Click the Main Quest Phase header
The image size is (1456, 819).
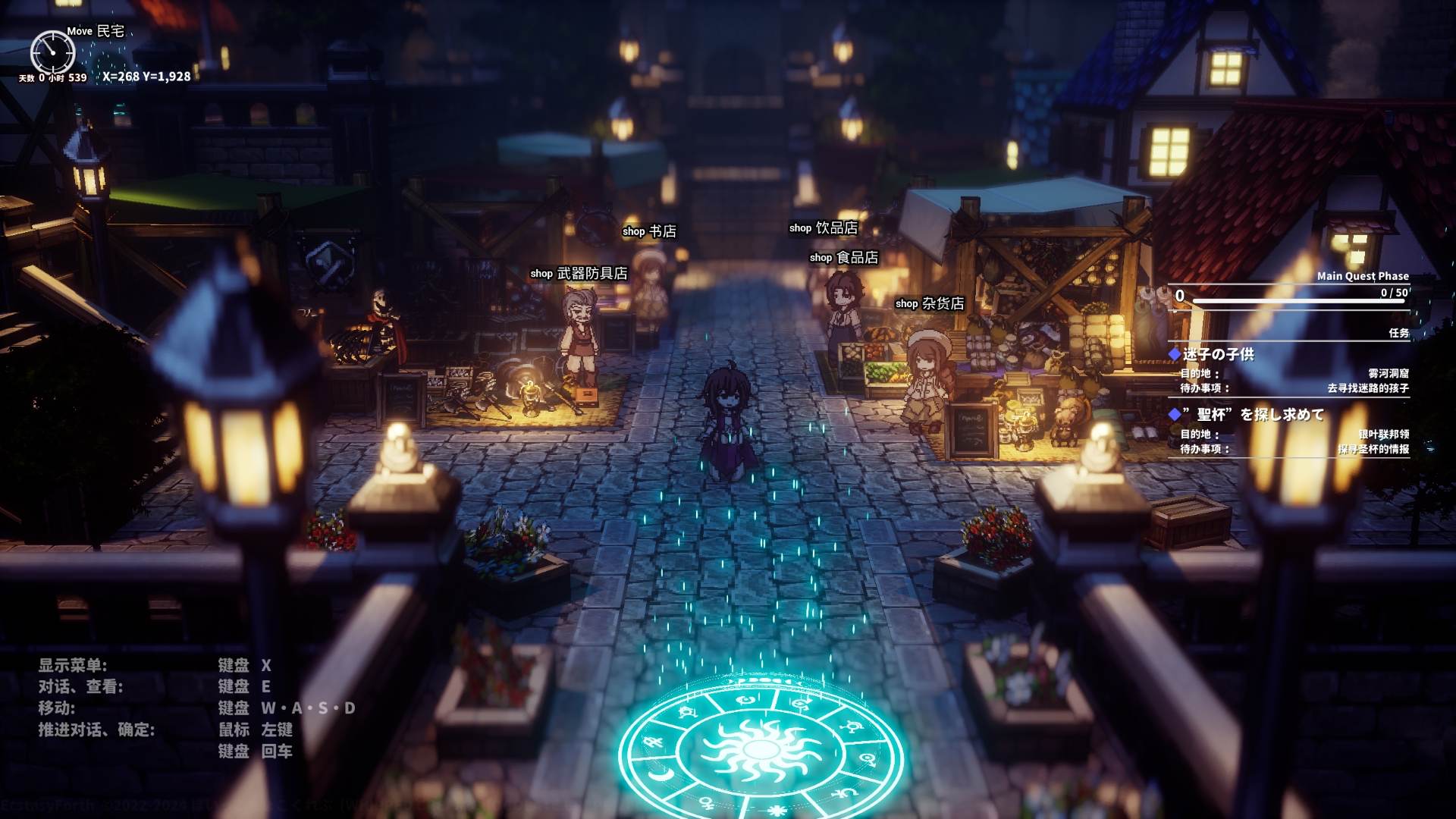[1362, 276]
